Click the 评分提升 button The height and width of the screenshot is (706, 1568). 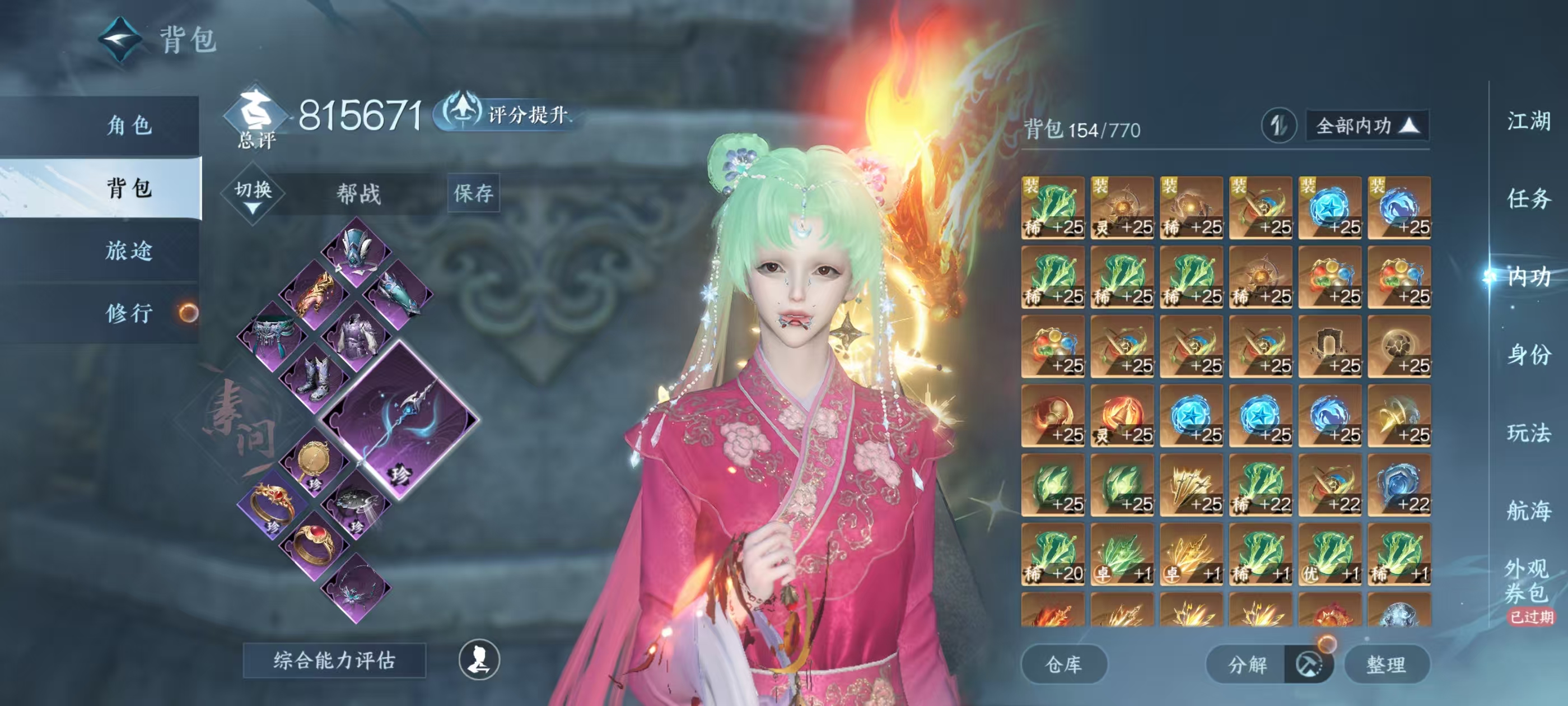pos(511,114)
